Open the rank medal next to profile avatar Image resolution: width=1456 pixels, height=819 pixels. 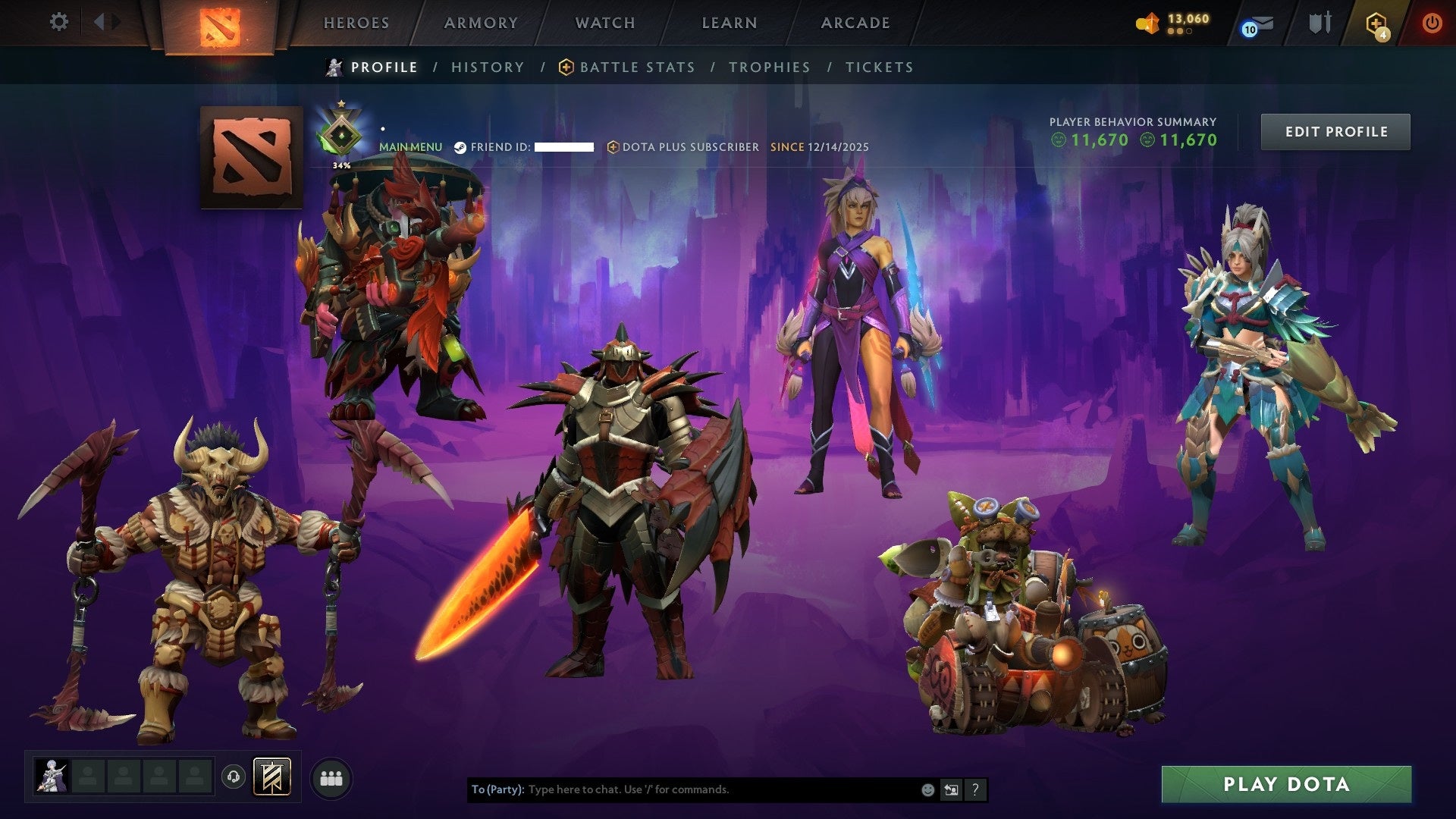(343, 131)
